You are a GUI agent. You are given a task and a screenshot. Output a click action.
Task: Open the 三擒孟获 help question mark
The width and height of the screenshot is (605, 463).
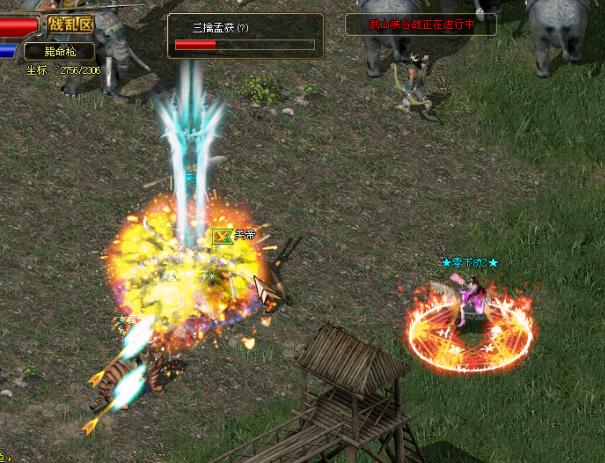243,28
